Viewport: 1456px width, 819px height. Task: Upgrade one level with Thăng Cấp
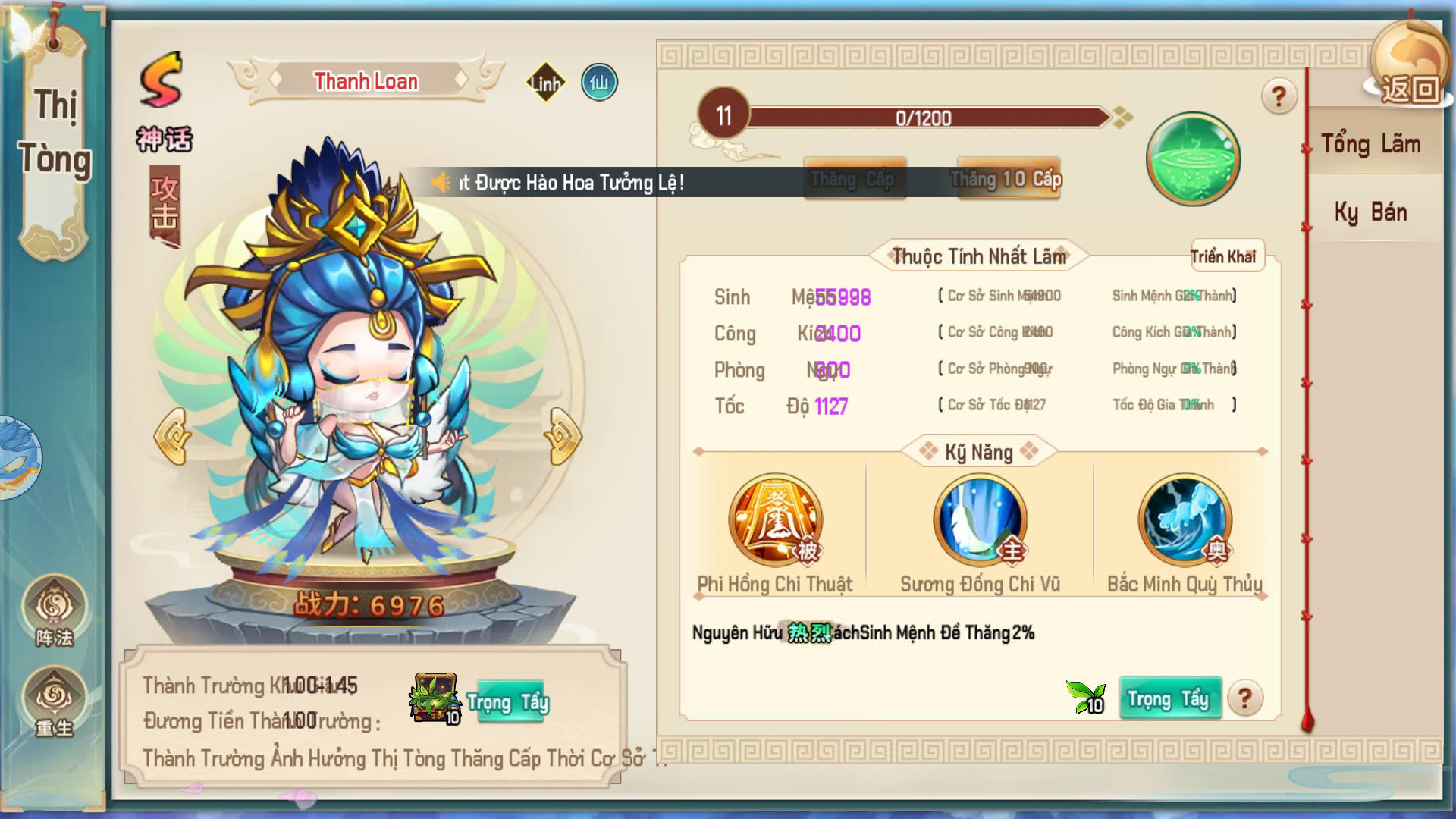[x=855, y=179]
